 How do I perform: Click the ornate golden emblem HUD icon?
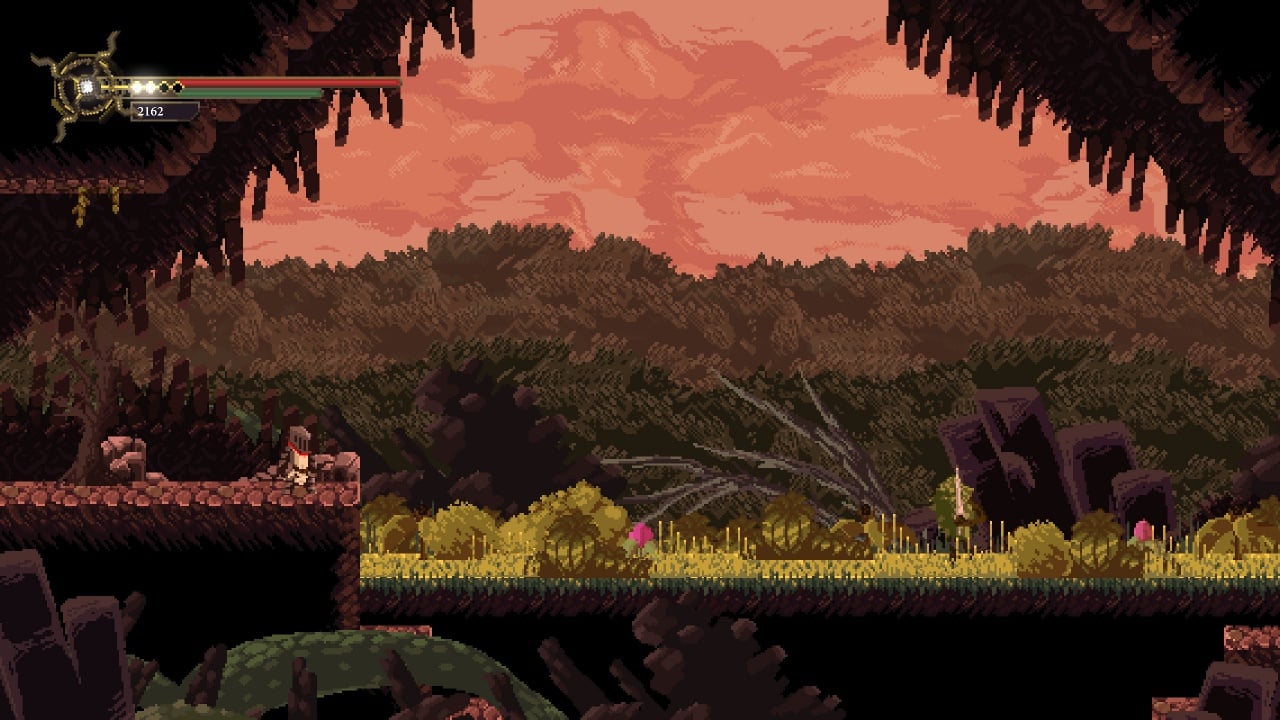[x=85, y=87]
